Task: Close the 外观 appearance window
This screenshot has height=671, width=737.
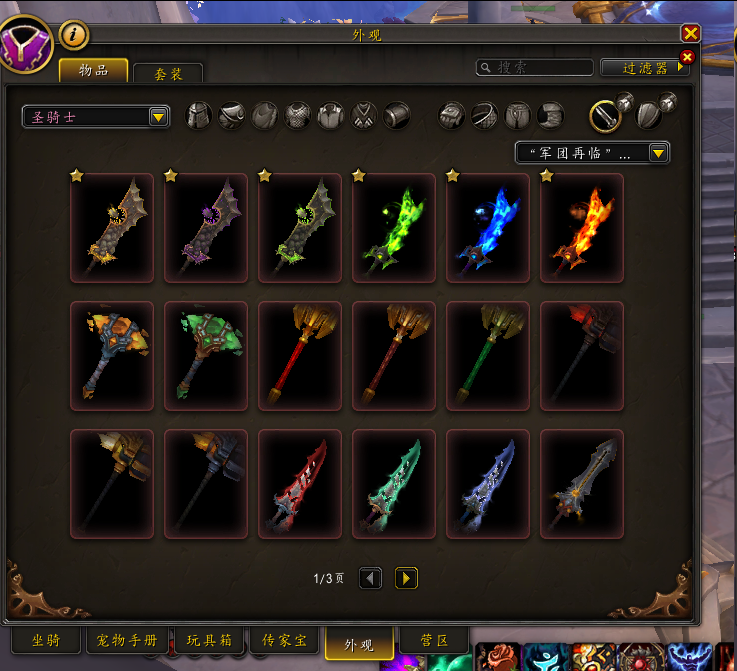Action: [x=690, y=33]
